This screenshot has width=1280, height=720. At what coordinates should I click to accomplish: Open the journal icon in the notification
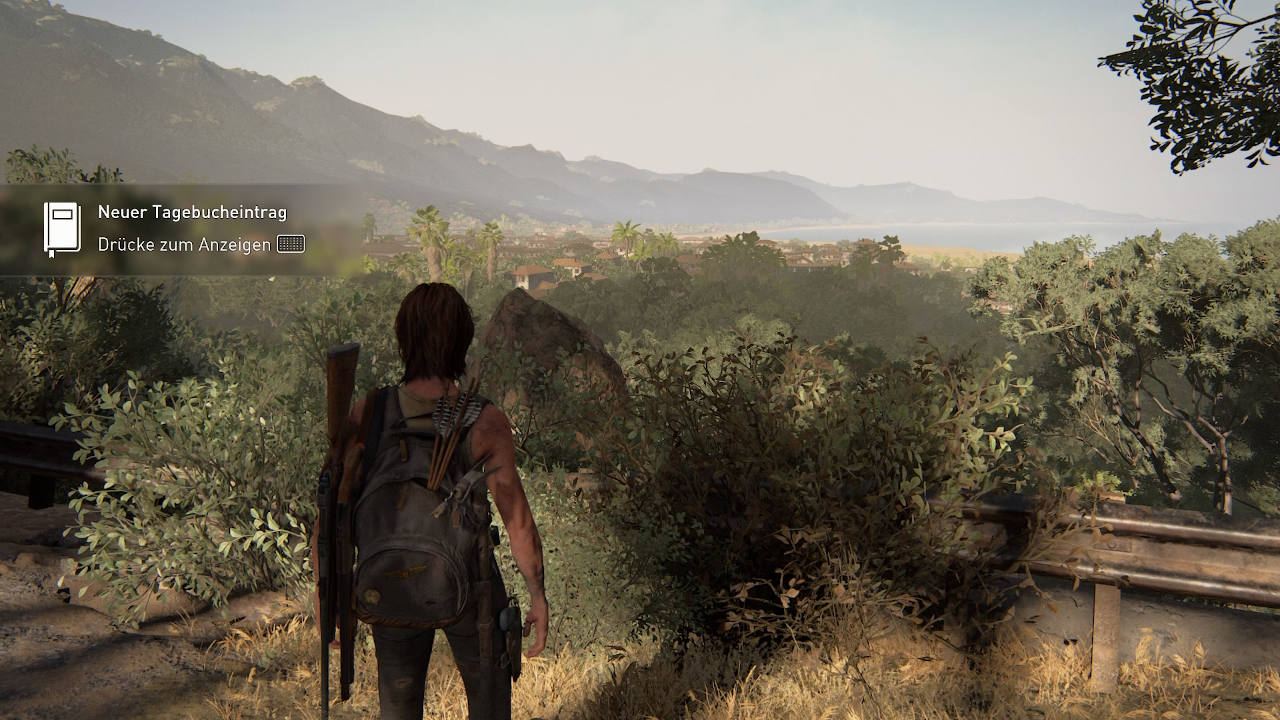click(x=62, y=229)
